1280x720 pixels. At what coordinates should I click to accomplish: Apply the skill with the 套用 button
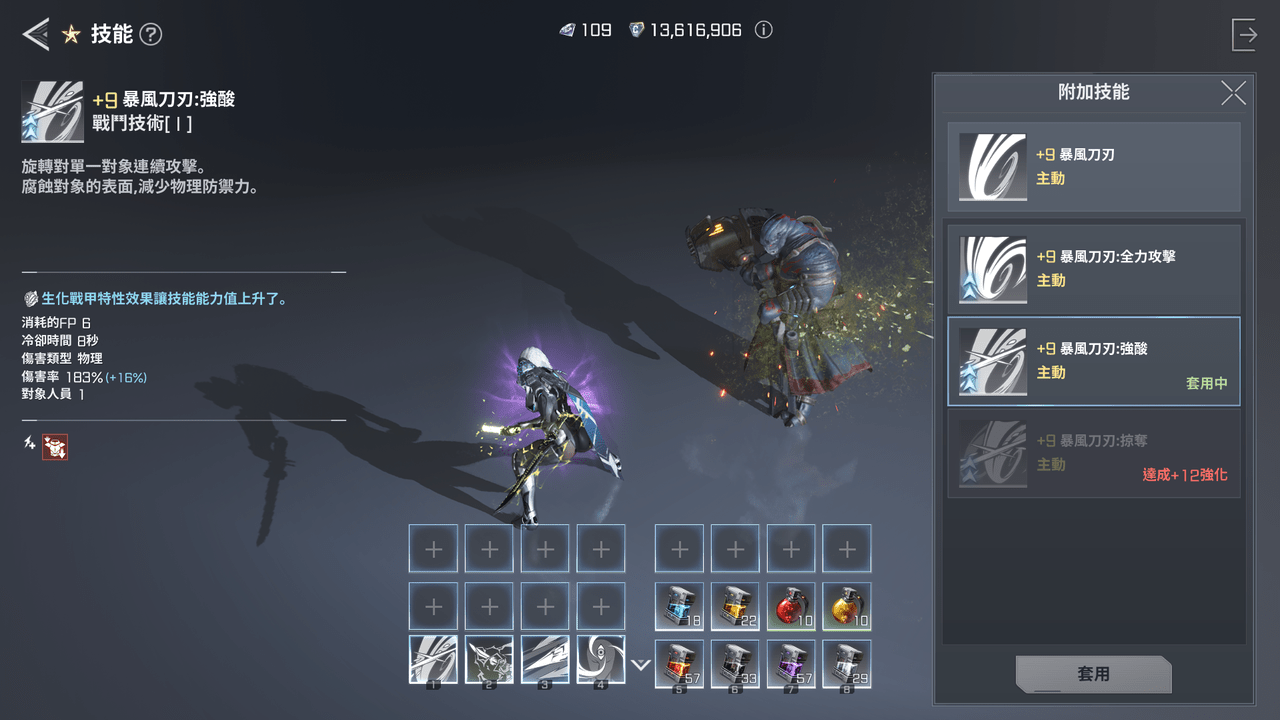pyautogui.click(x=1093, y=674)
